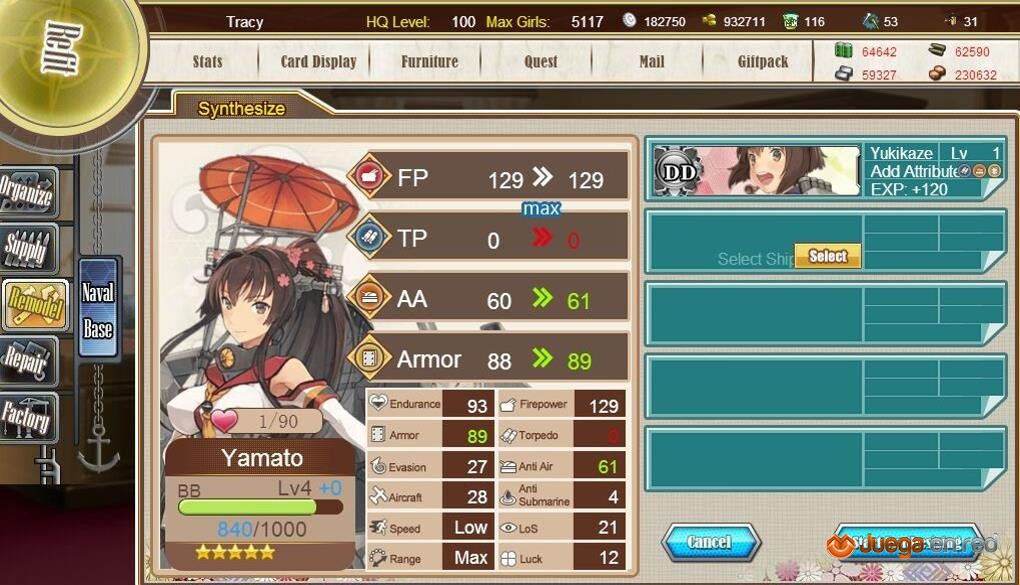Viewport: 1020px width, 585px height.
Task: Open the Factory section
Action: pos(27,418)
